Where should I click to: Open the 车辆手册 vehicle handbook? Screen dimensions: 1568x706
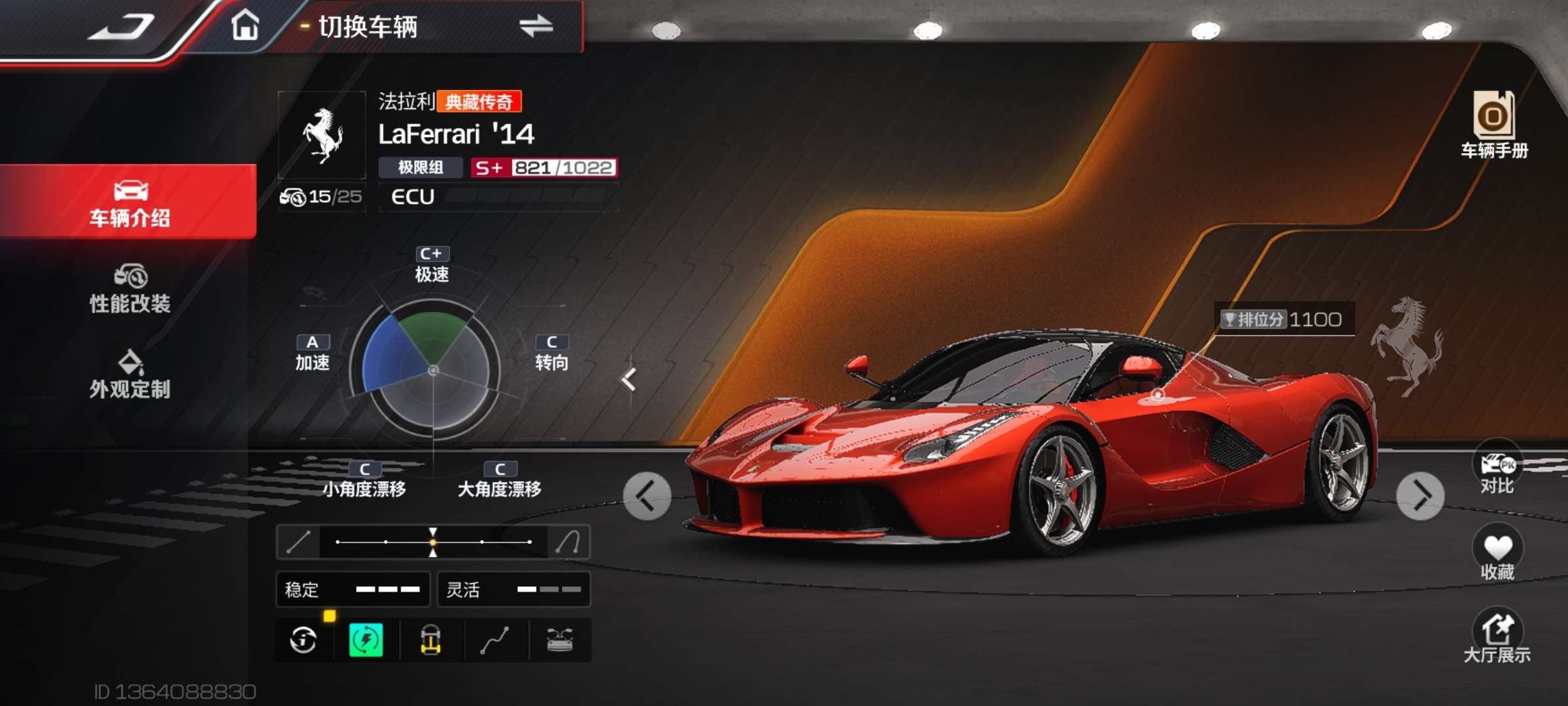pos(1494,125)
